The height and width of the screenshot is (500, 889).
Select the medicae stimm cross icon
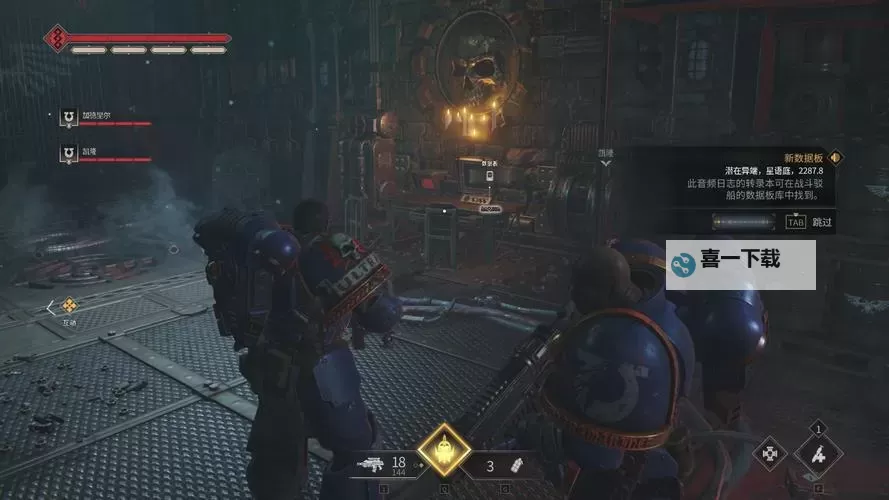coord(770,453)
